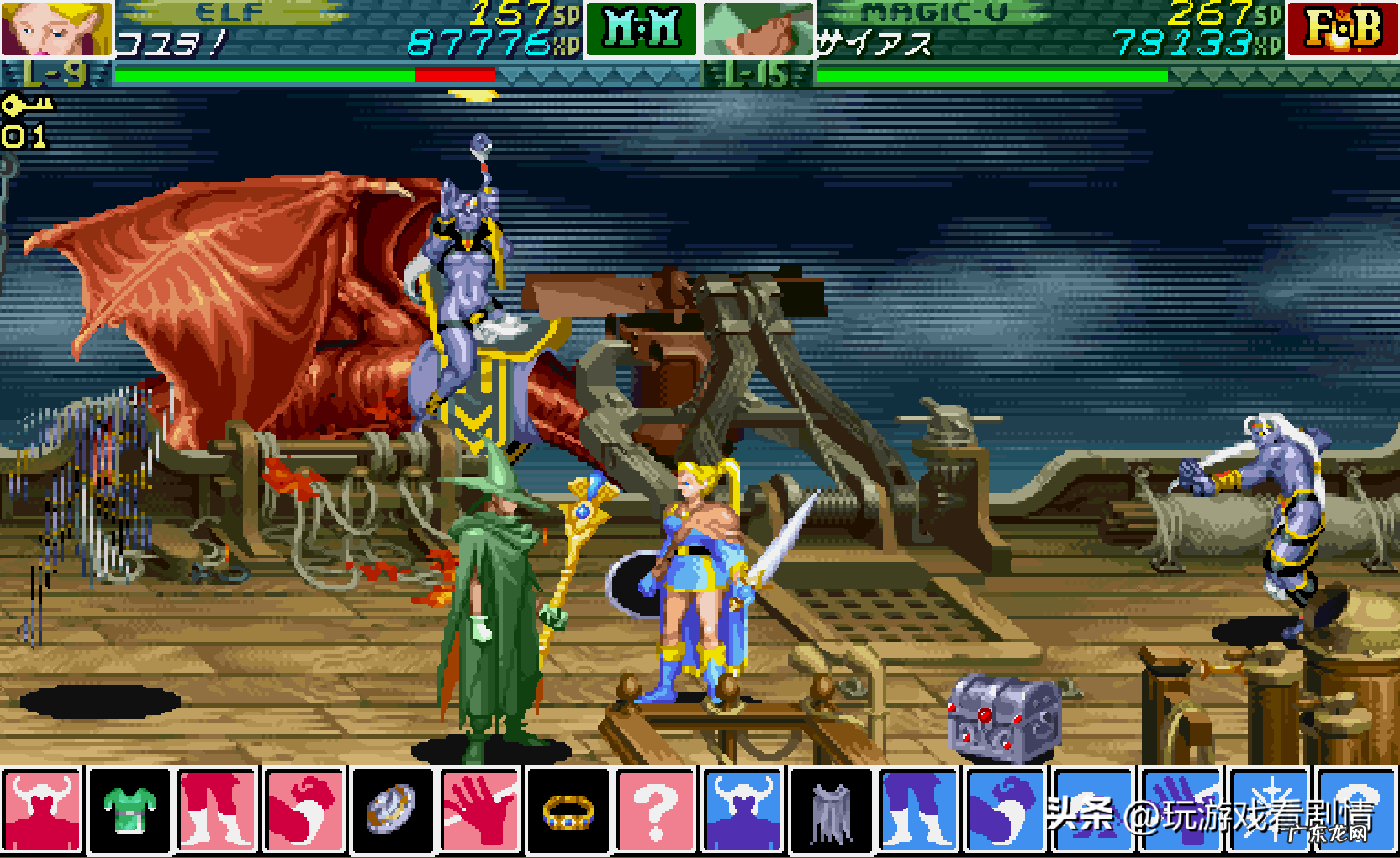Select the grey cloak equipment slot

tap(831, 810)
